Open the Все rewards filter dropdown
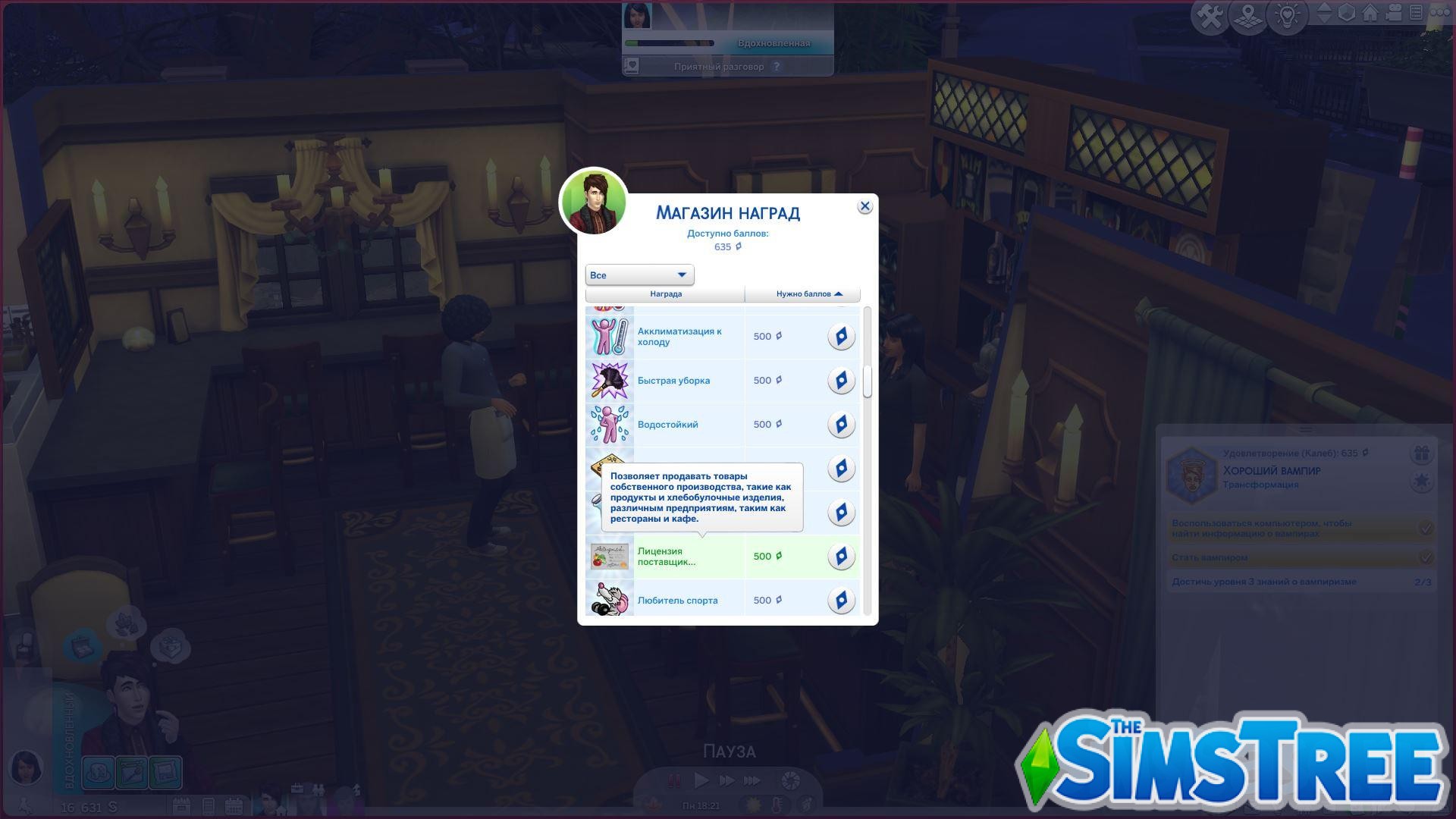This screenshot has width=1456, height=819. coord(639,275)
